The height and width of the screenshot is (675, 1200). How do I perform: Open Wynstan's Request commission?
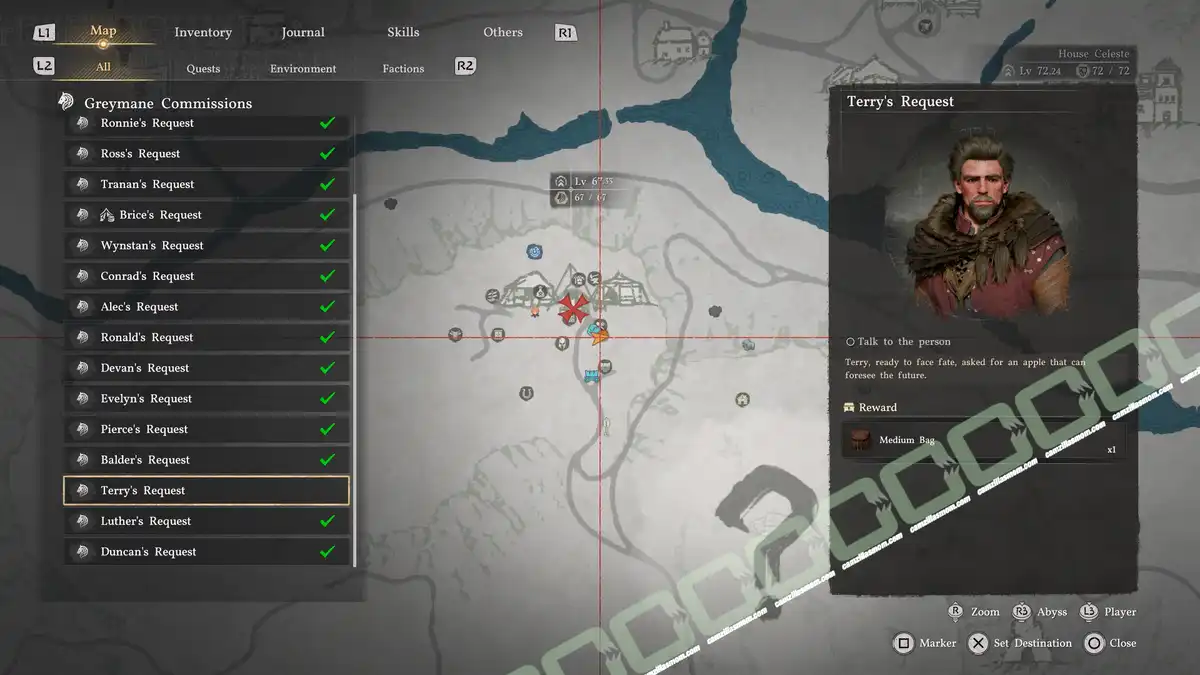tap(206, 246)
